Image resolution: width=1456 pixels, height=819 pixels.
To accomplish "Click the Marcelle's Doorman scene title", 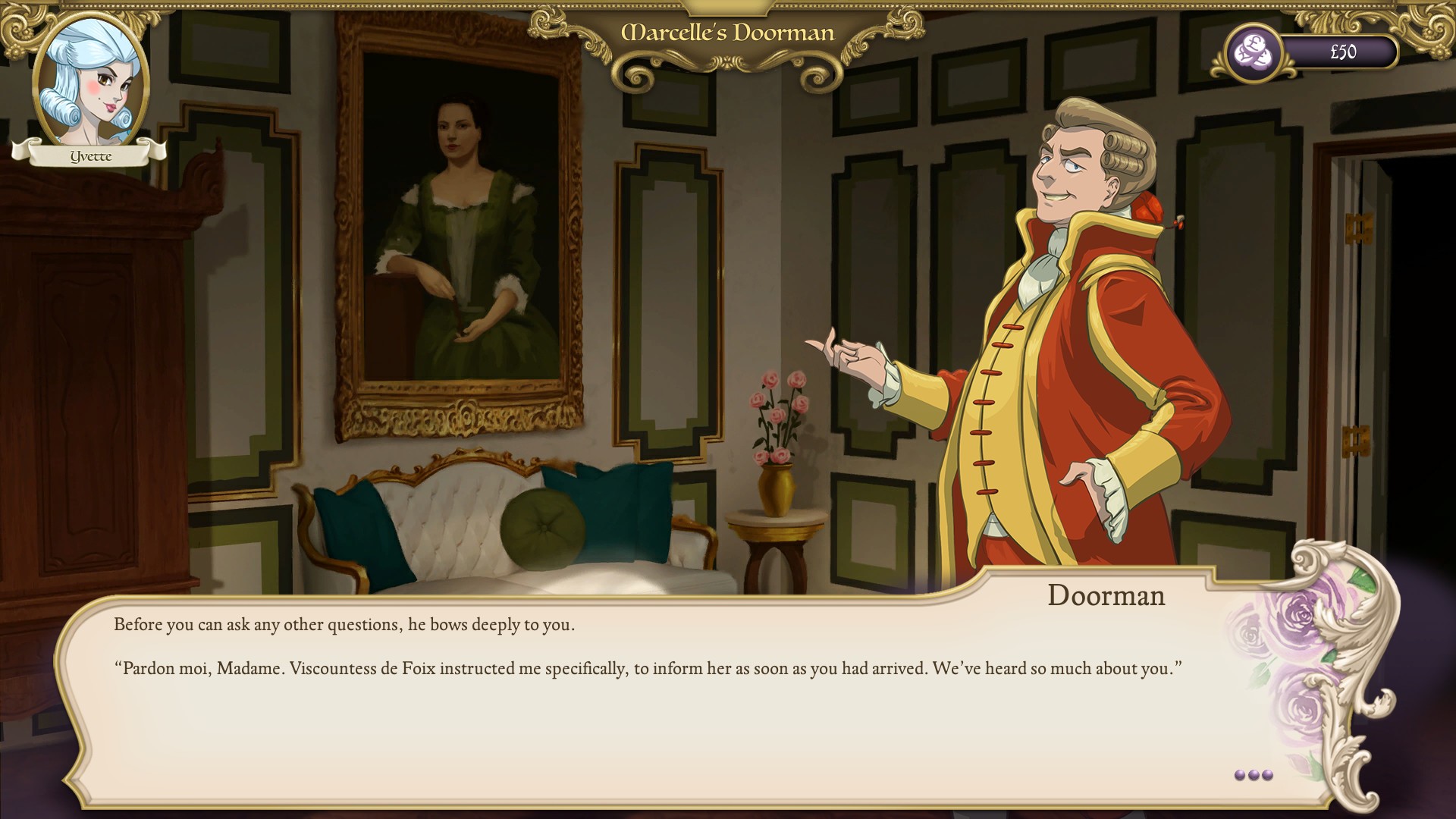I will tap(726, 33).
